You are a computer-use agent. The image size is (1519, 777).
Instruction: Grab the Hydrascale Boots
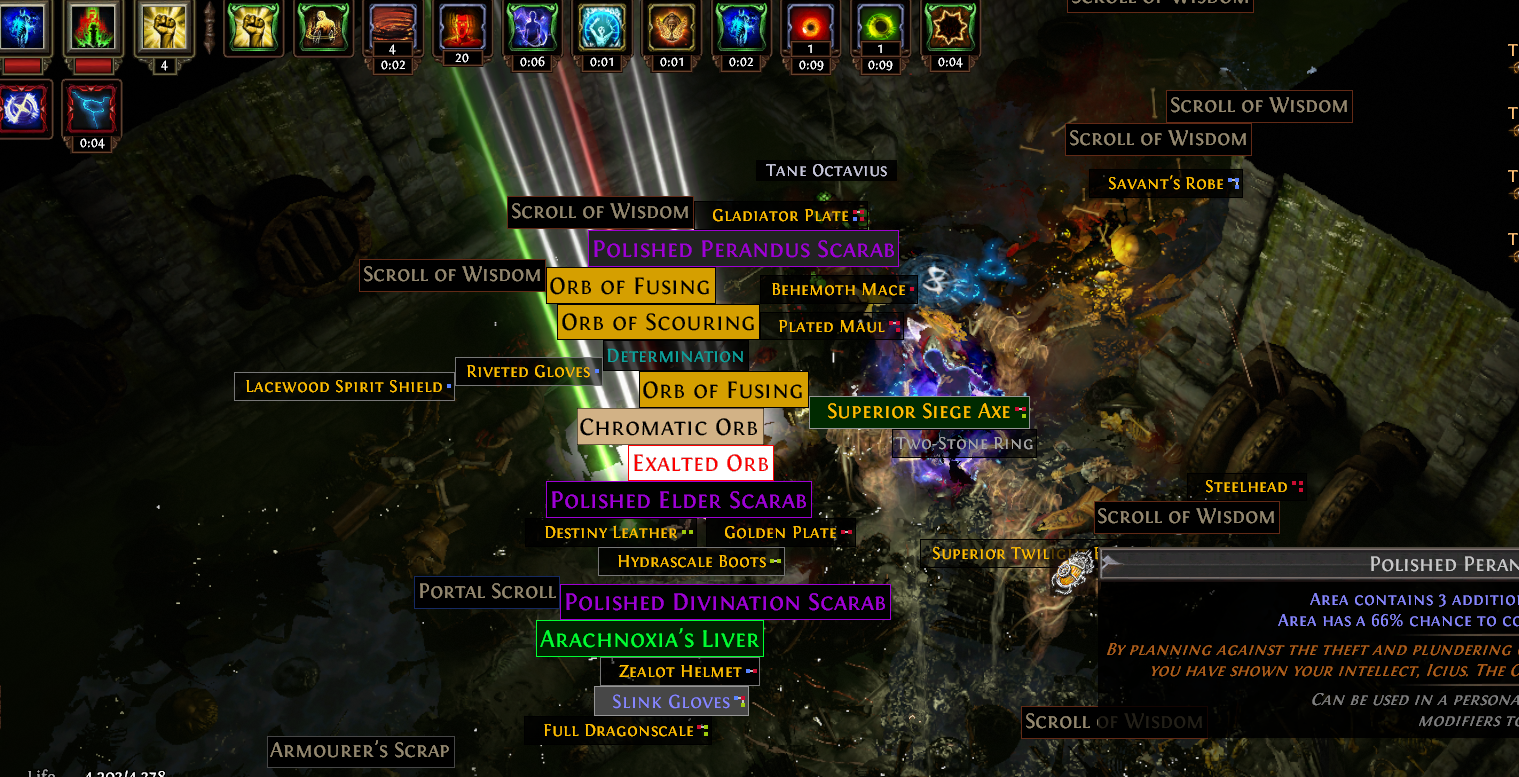click(691, 562)
